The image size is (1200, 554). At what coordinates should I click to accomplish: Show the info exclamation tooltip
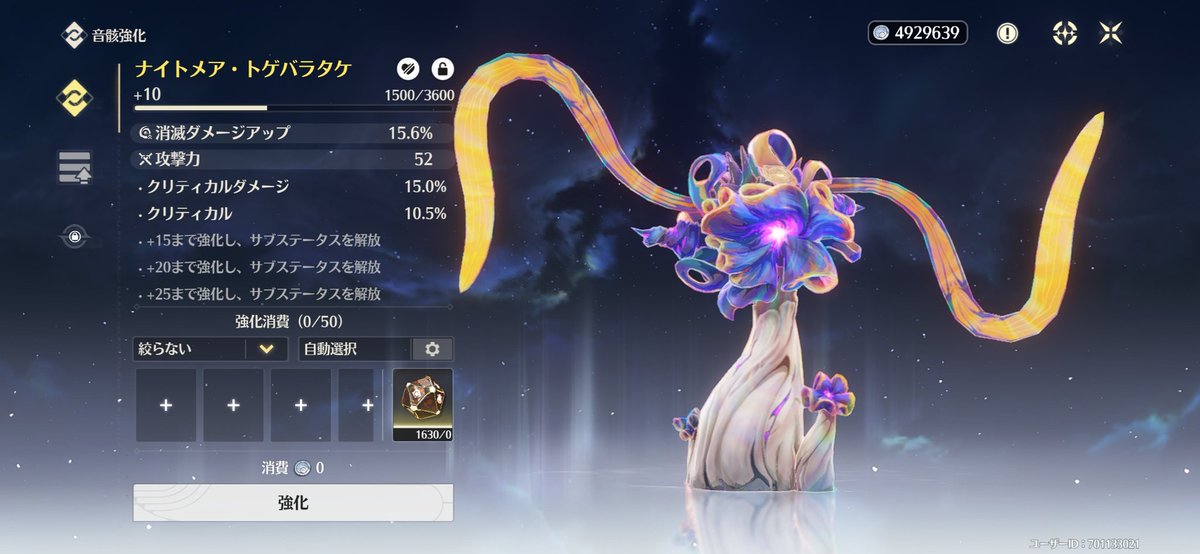[x=1007, y=33]
